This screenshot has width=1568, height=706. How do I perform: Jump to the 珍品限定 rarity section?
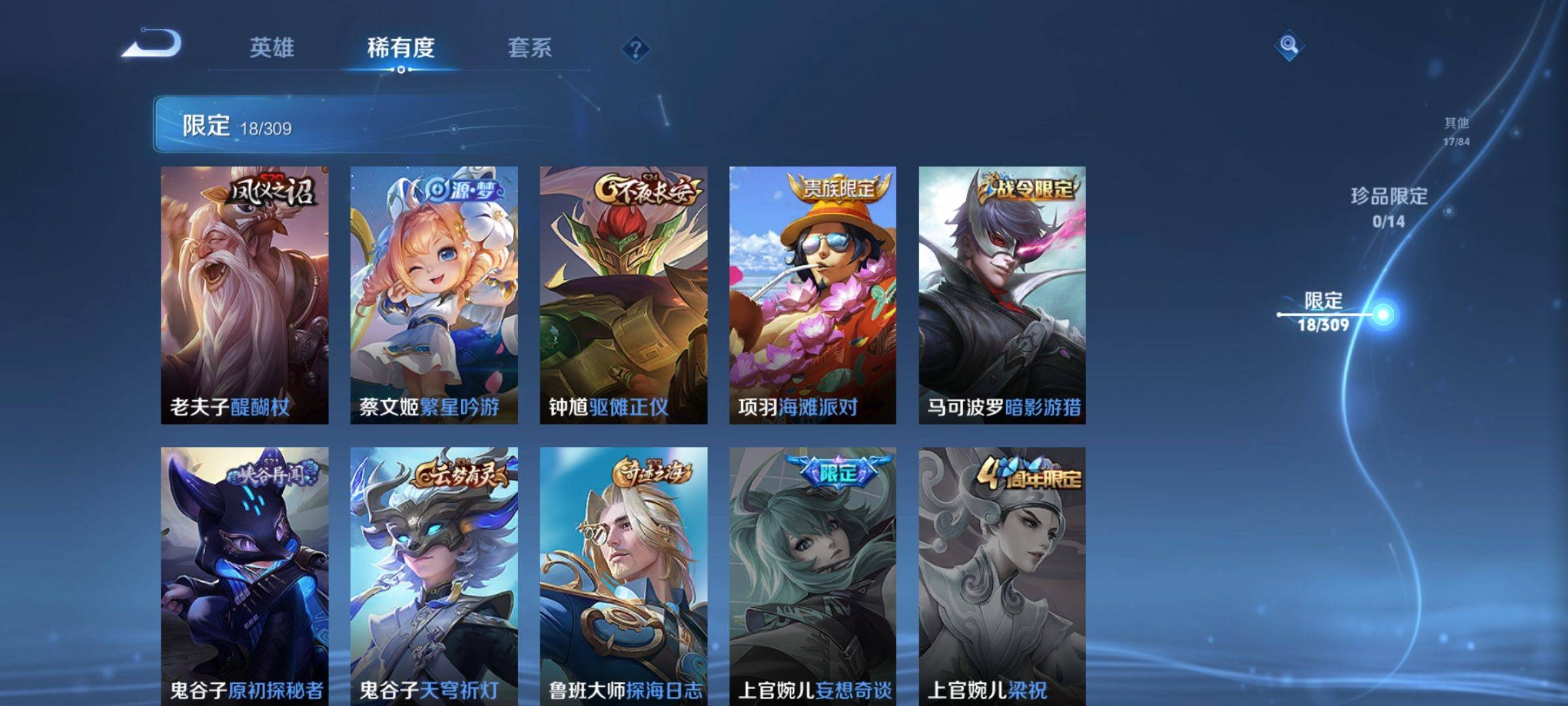pos(1389,207)
